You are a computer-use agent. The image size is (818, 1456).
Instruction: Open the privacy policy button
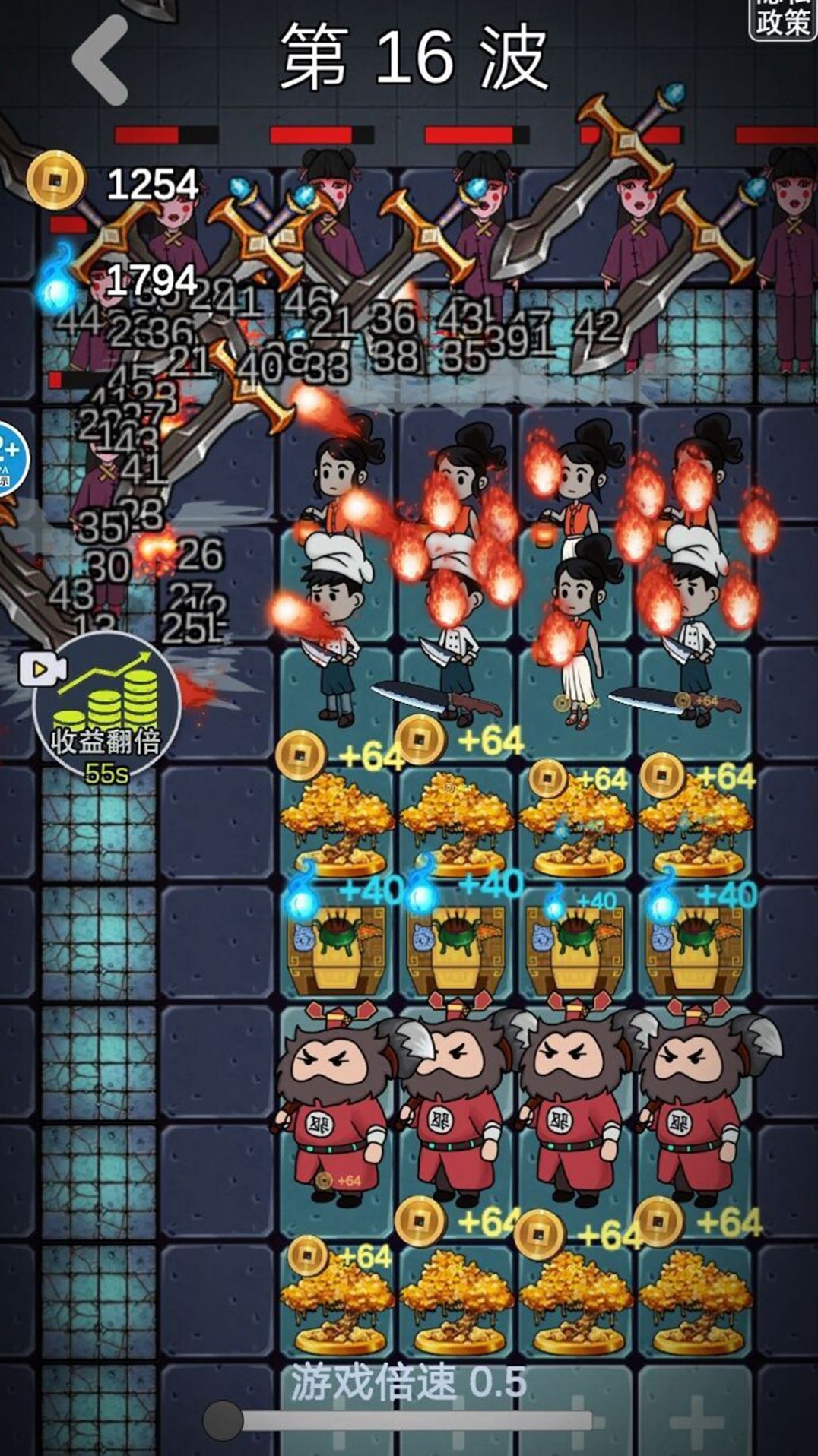(782, 18)
